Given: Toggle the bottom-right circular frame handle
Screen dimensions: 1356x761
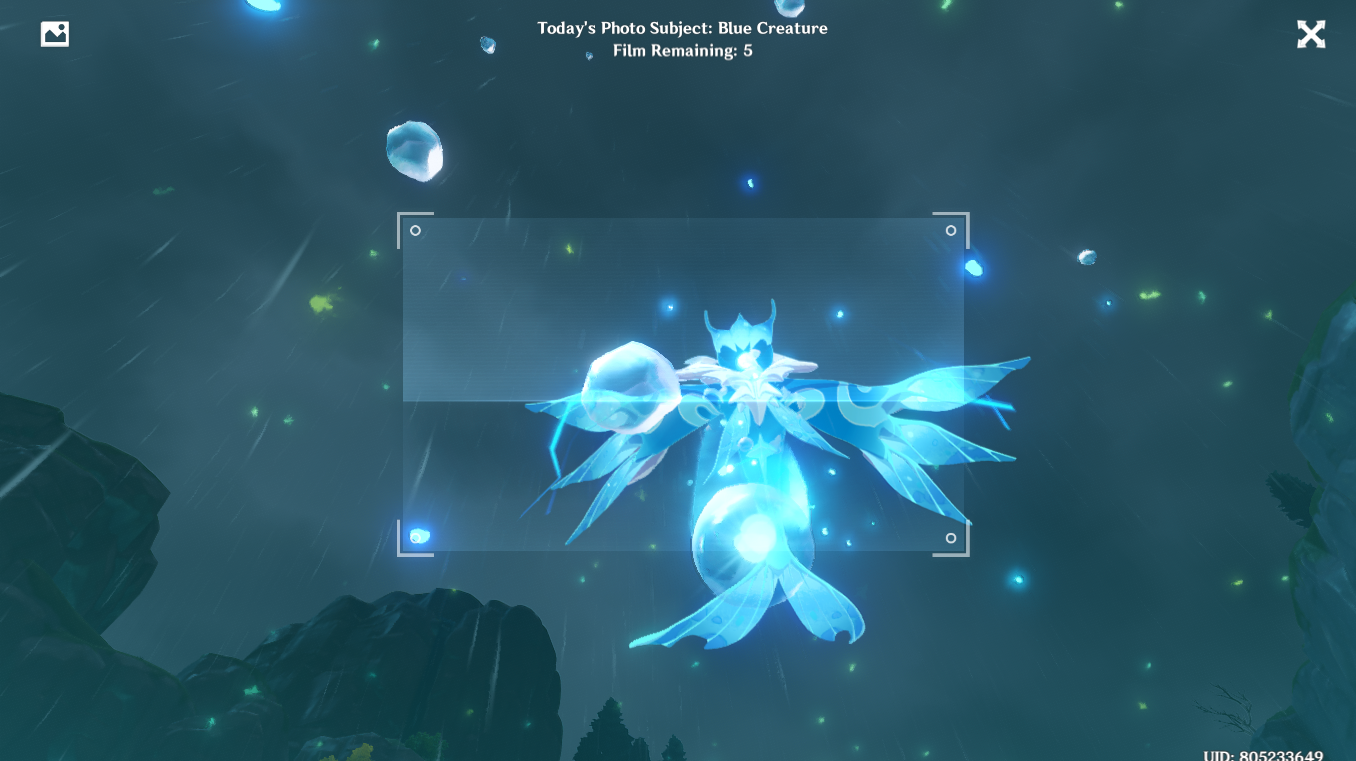Looking at the screenshot, I should point(949,538).
